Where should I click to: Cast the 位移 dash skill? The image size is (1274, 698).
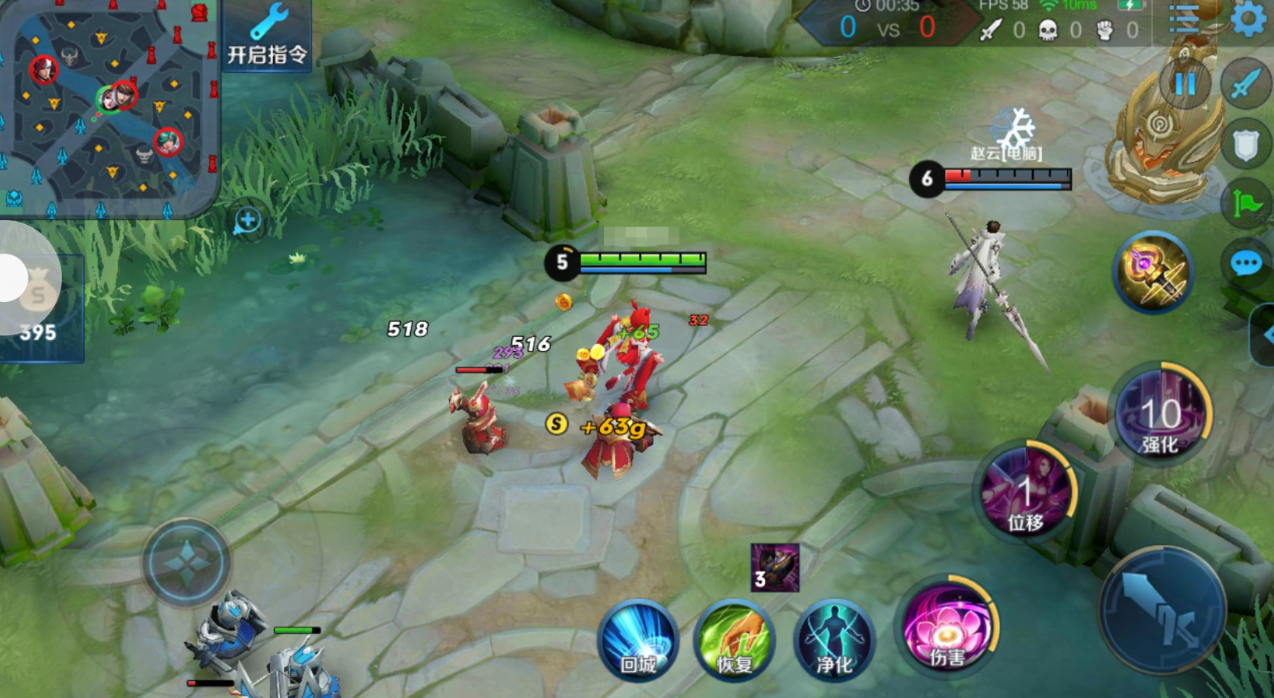(1026, 493)
